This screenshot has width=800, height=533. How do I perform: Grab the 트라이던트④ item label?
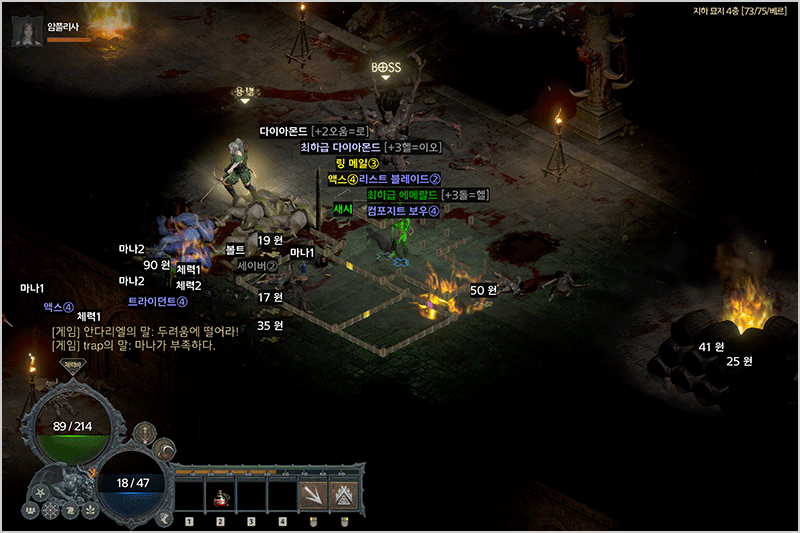(x=158, y=301)
